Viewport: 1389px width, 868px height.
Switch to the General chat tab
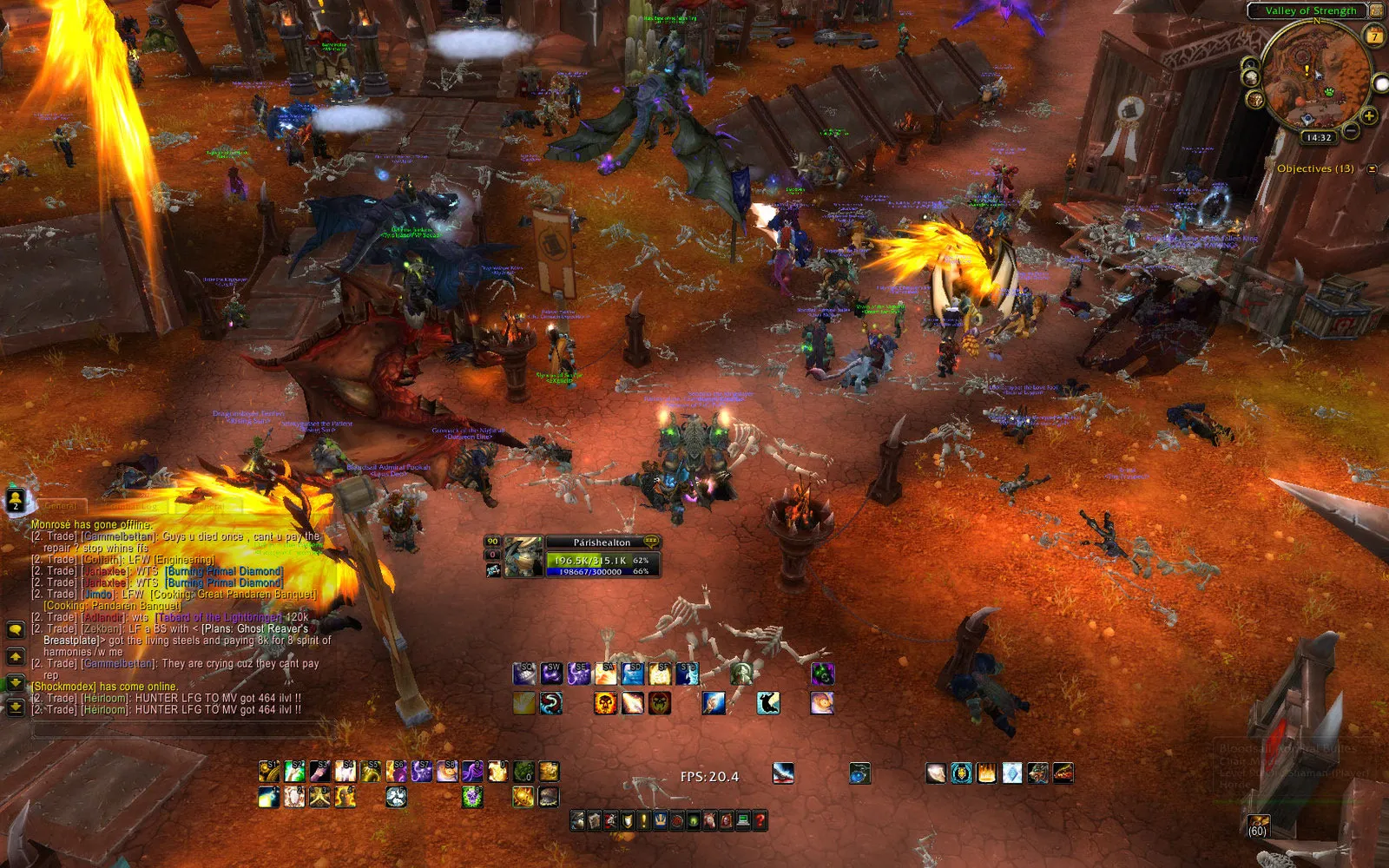point(60,505)
